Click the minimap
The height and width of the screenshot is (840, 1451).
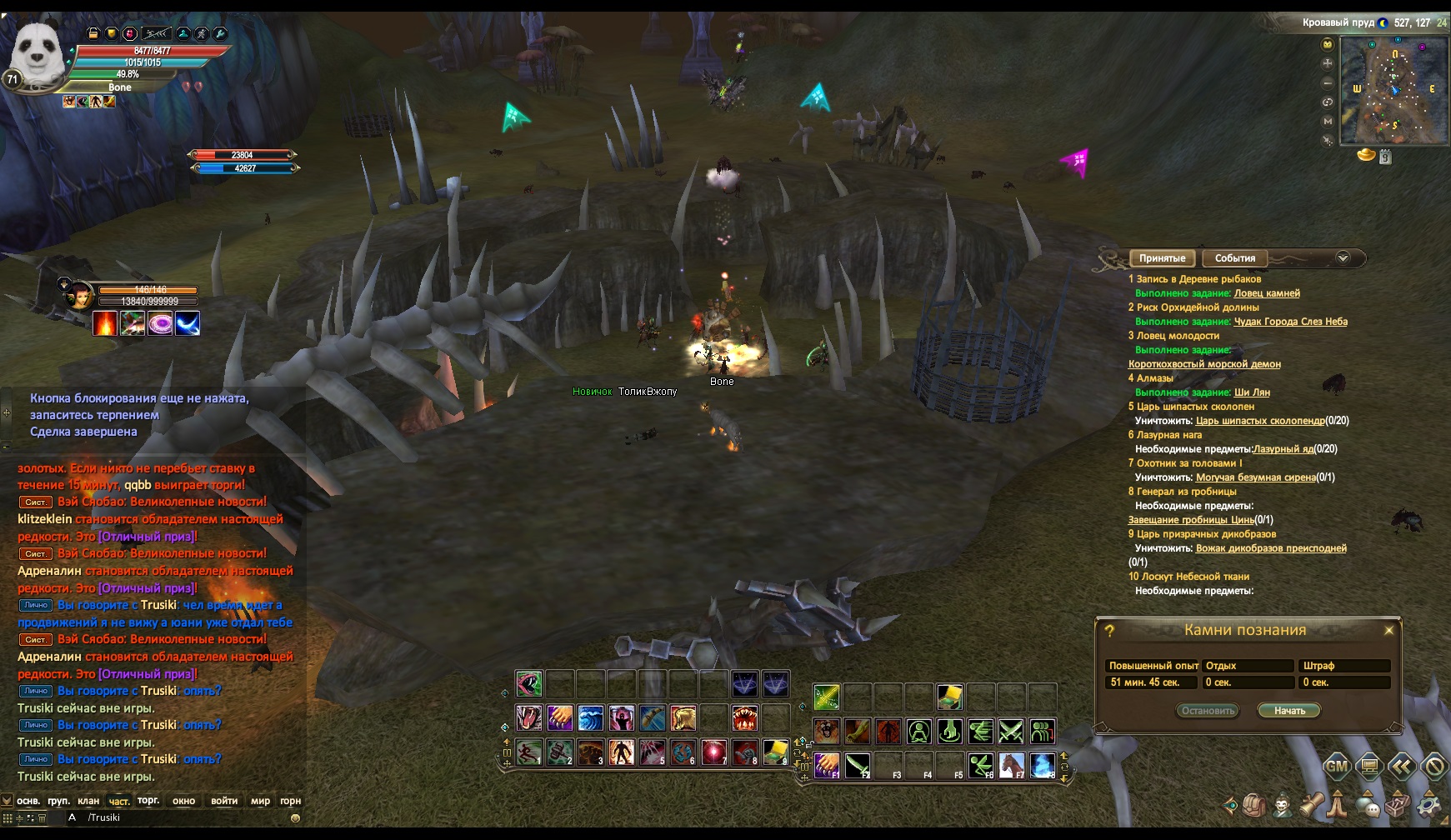[x=1393, y=90]
